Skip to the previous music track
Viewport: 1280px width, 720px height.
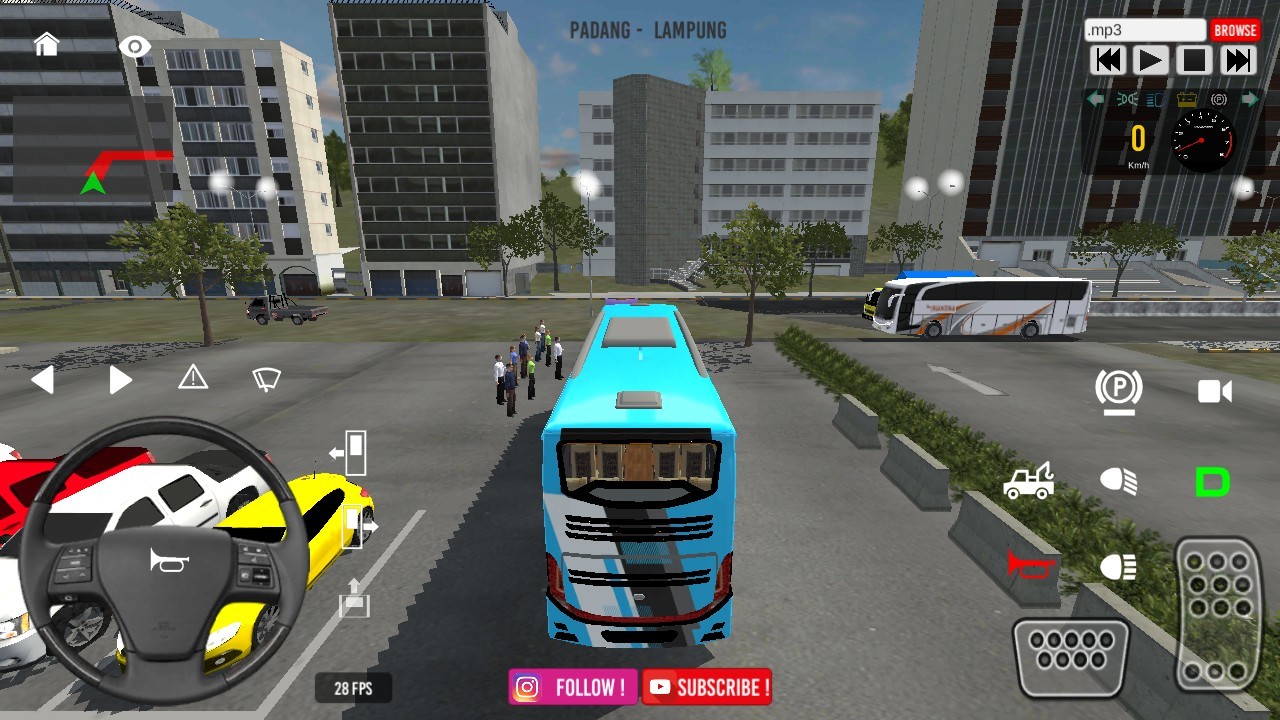[1109, 61]
